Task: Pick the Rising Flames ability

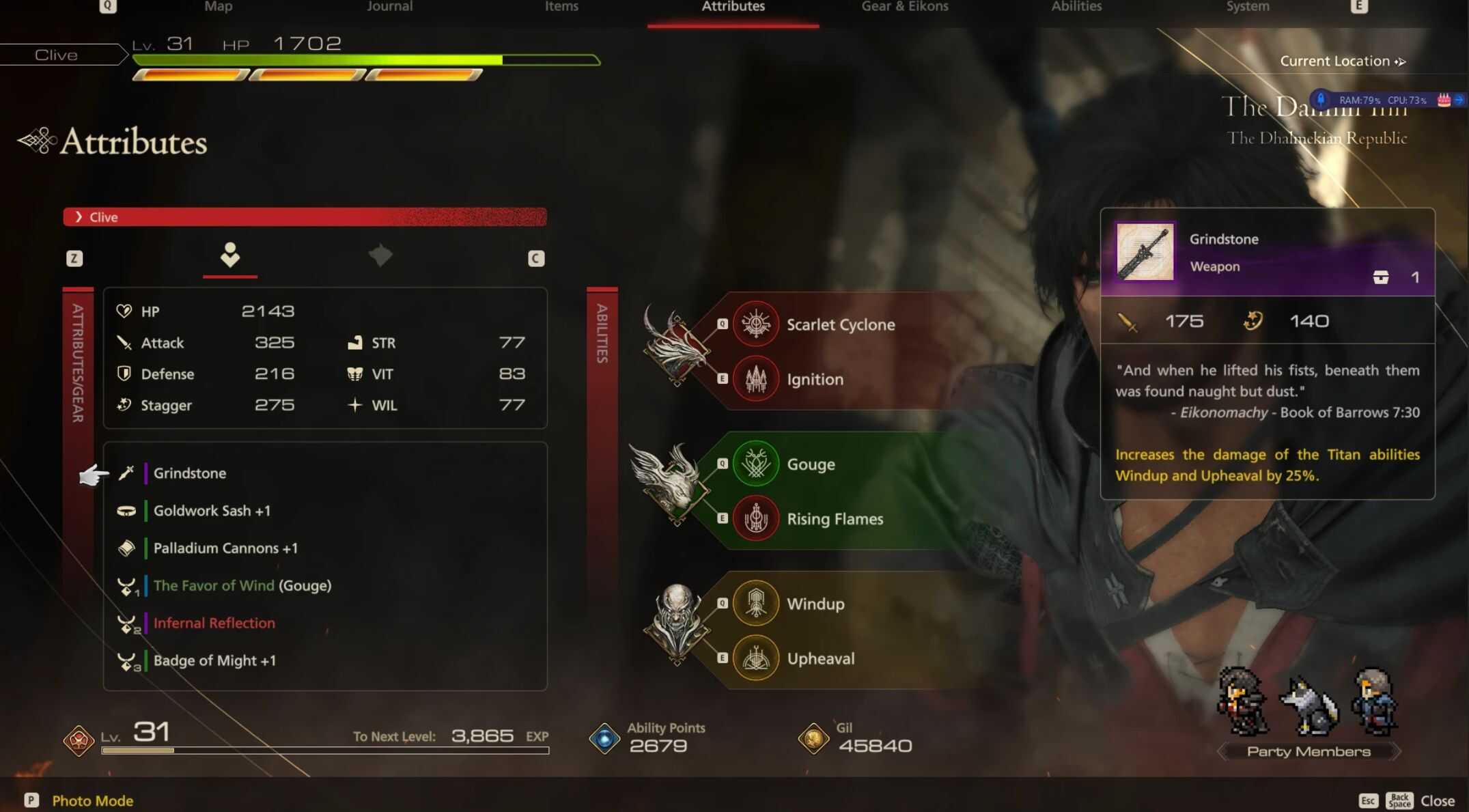Action: click(835, 520)
